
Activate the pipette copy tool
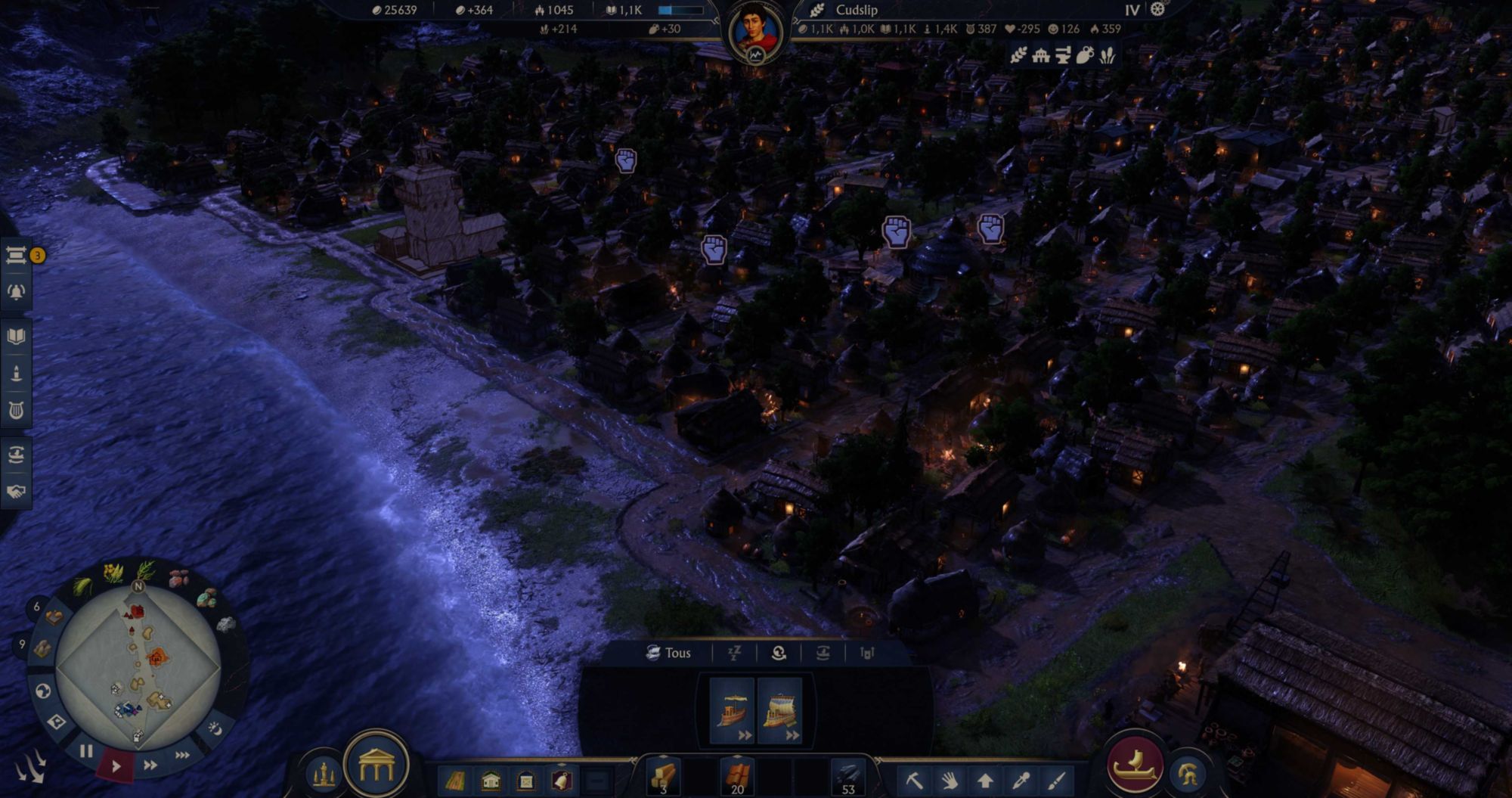click(x=1021, y=780)
